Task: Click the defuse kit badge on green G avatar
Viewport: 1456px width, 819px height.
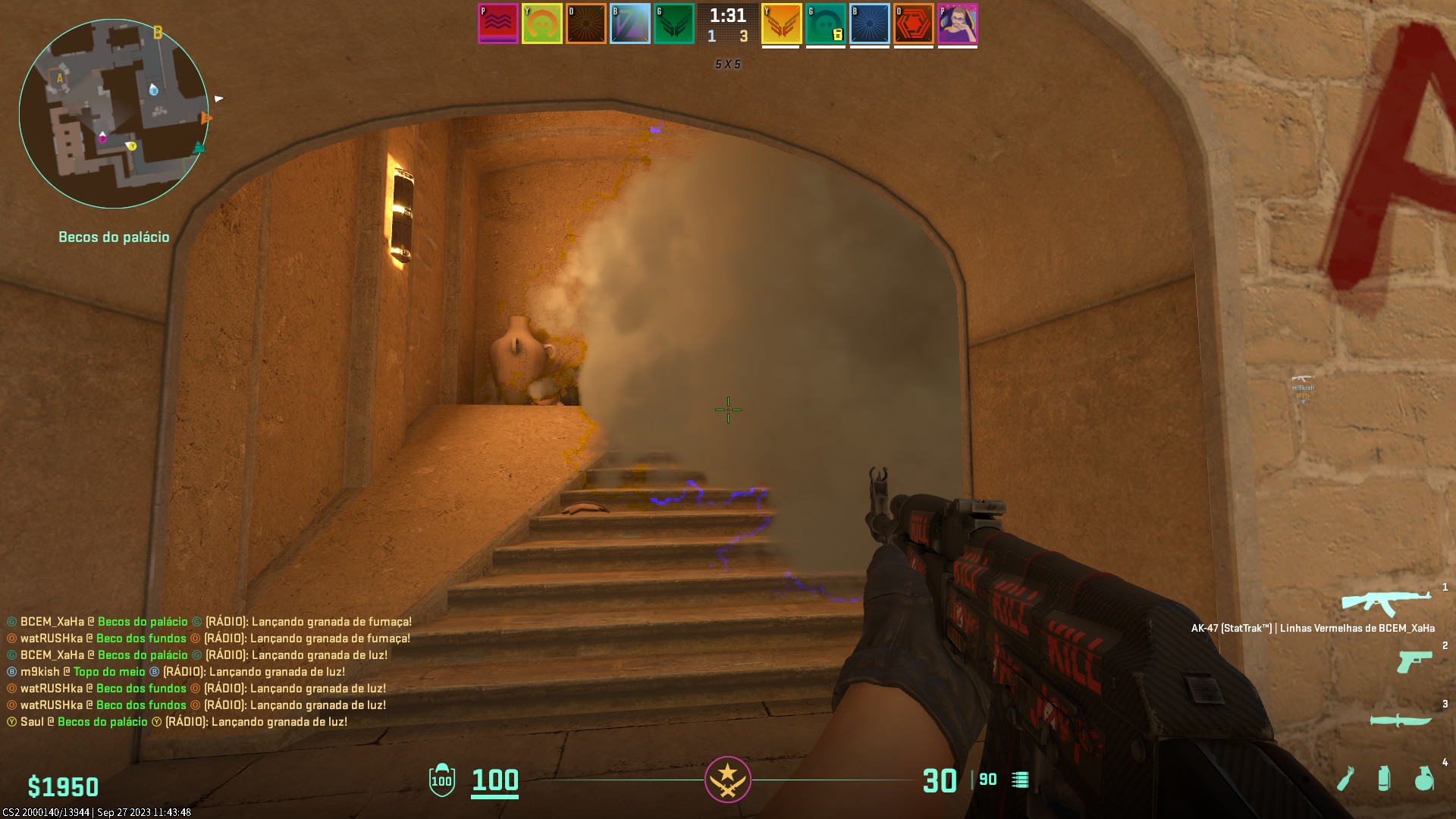Action: 839,33
